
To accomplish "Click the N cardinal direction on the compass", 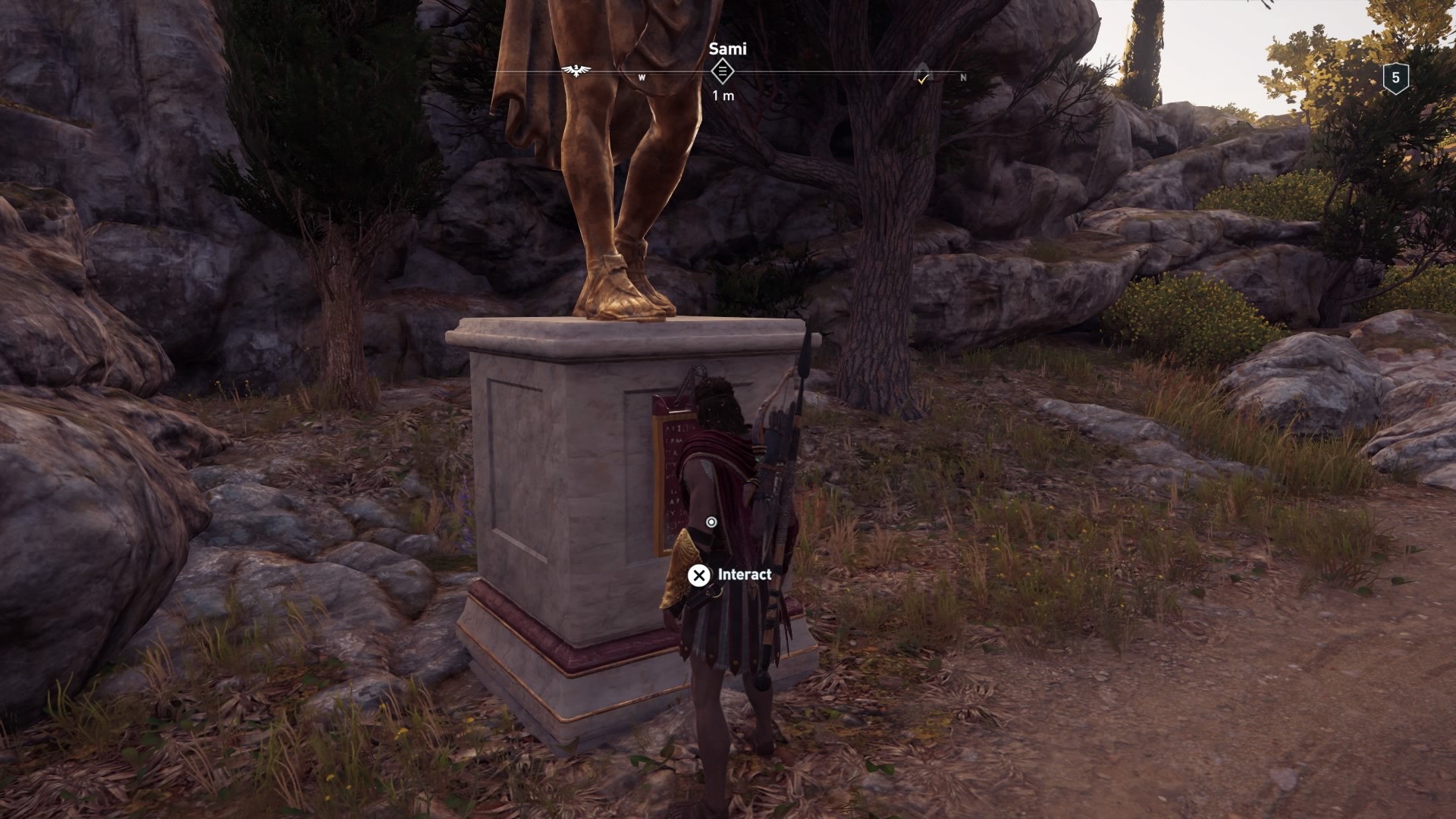I will click(962, 77).
